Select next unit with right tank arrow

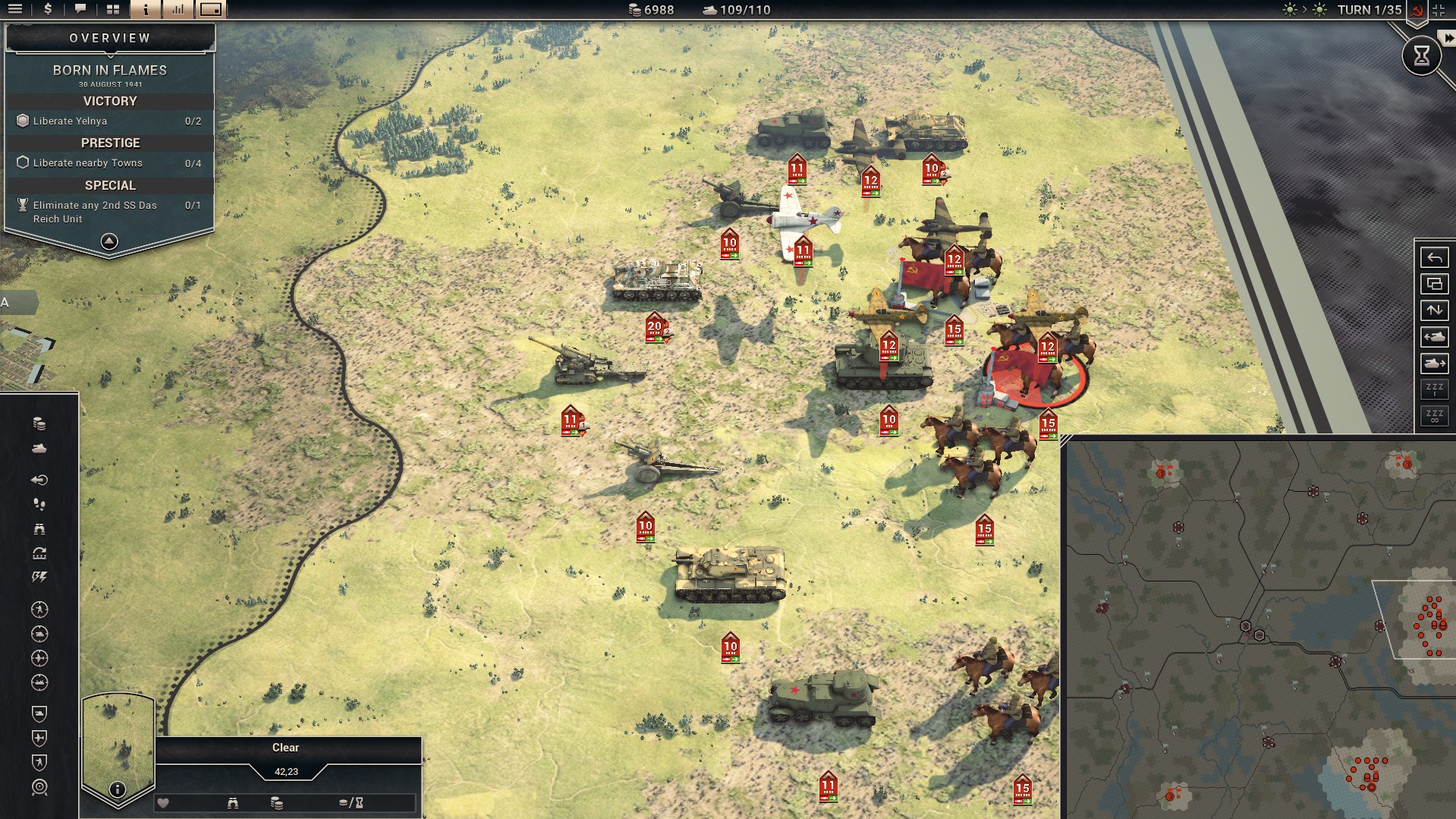pyautogui.click(x=1434, y=364)
